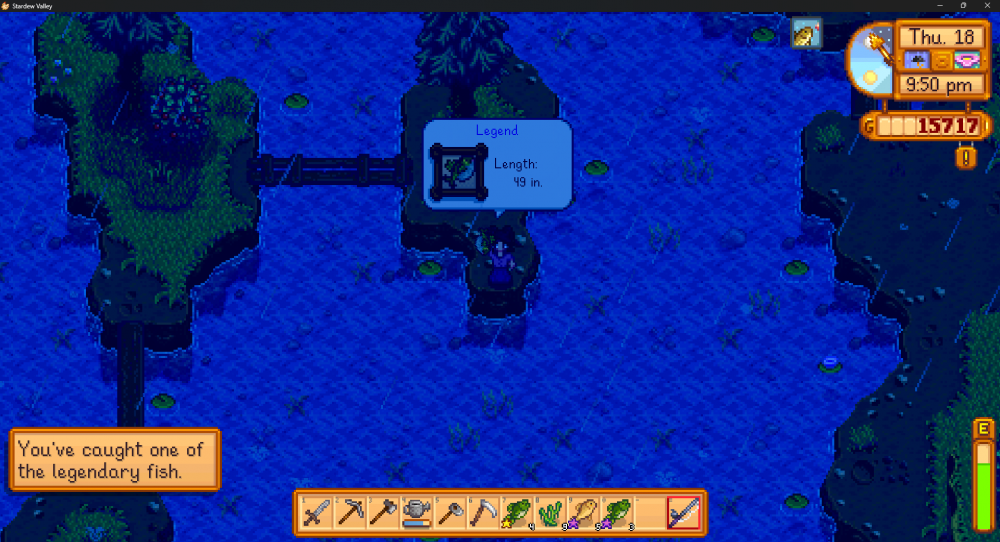
Task: Choose the axe from the toolbar
Action: coord(384,513)
